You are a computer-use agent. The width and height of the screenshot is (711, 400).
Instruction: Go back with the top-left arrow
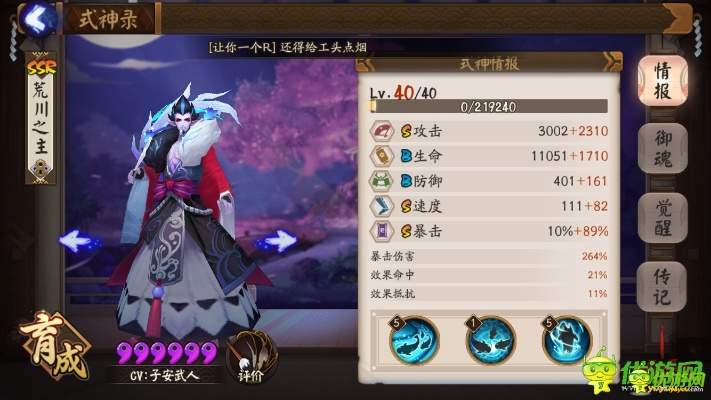pyautogui.click(x=40, y=17)
